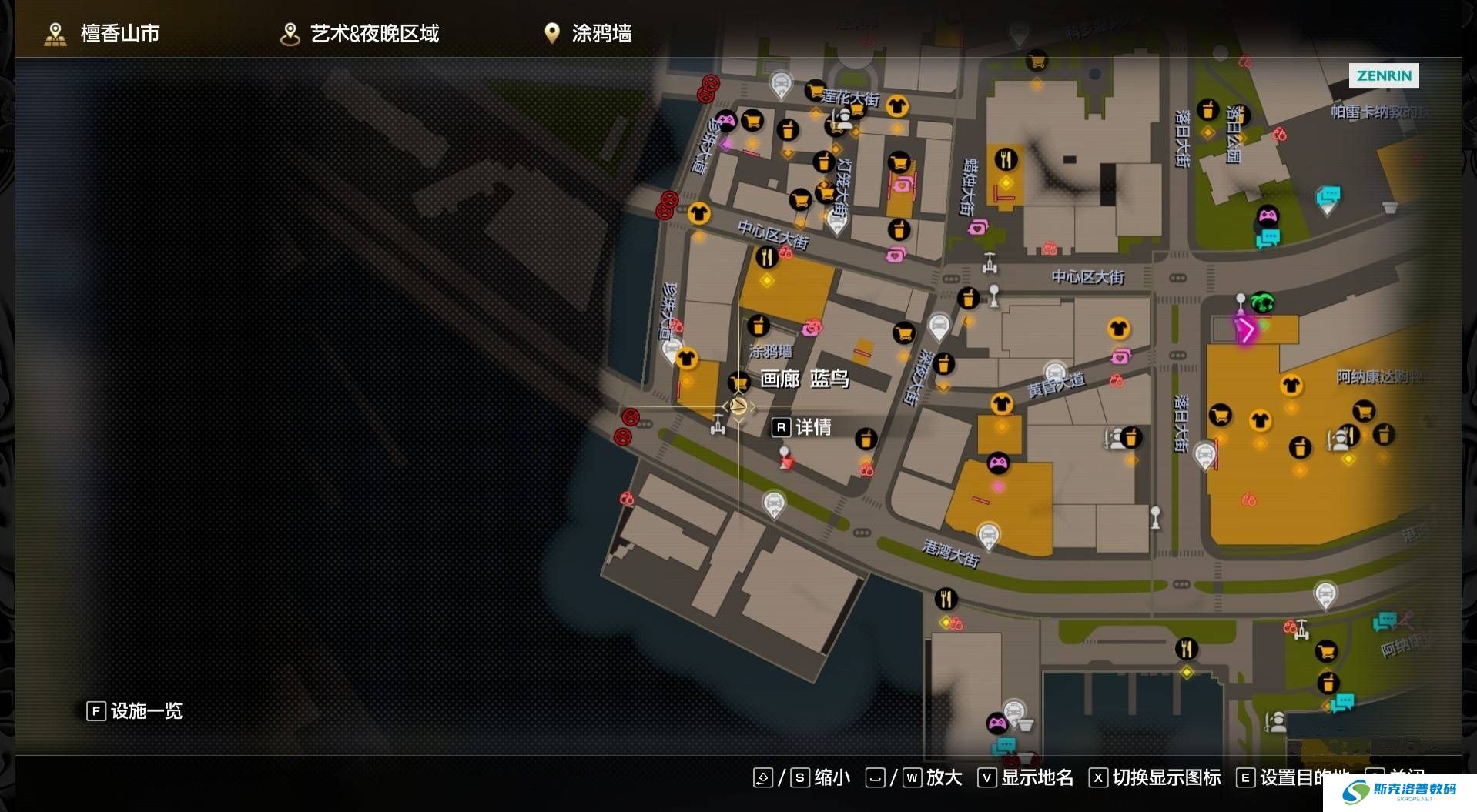Open 详情 details for the selected gallery
Viewport: 1477px width, 812px height.
tap(802, 427)
